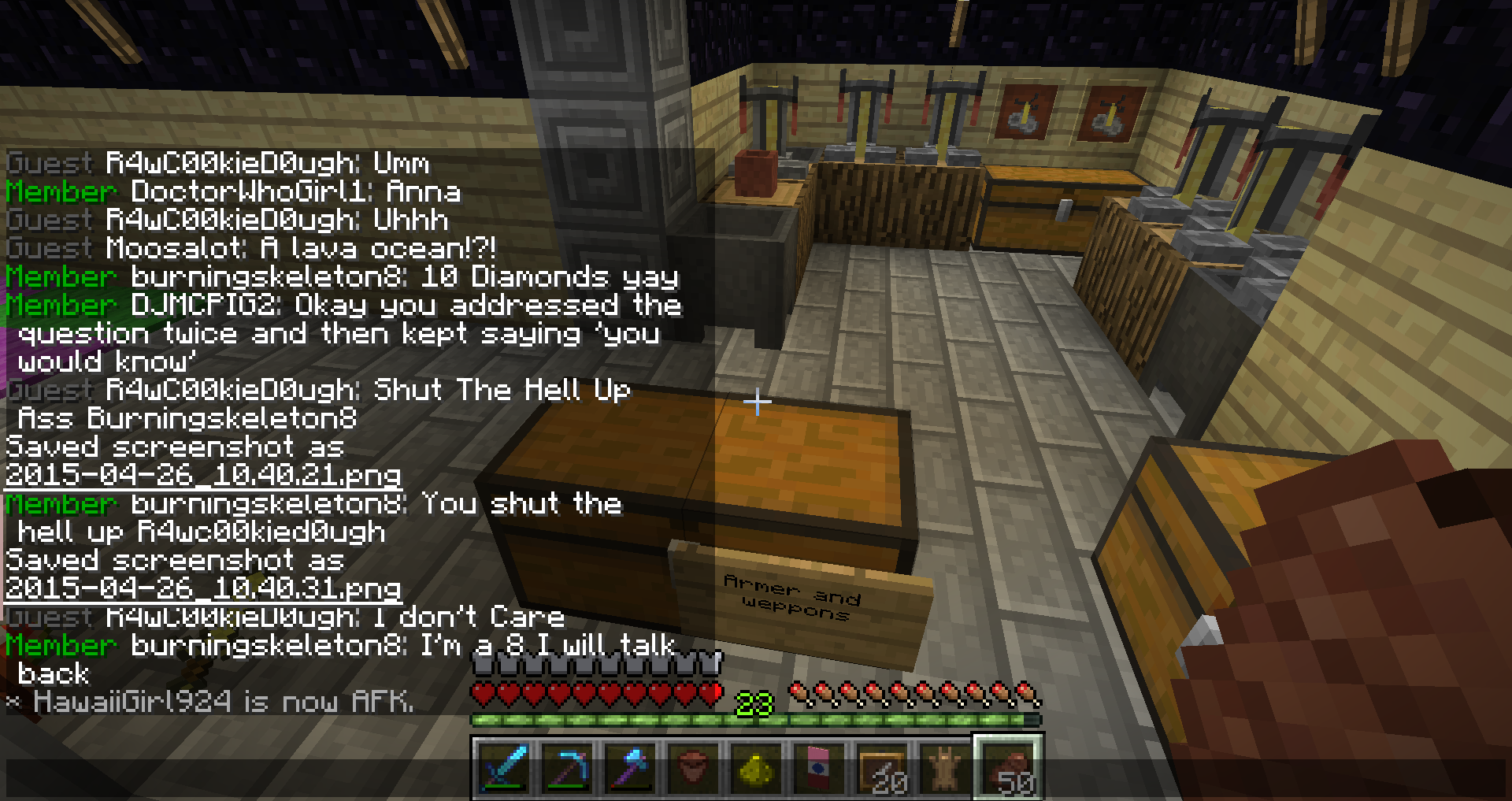This screenshot has width=1512, height=801.
Task: Select the banner in the hotbar
Action: click(820, 767)
